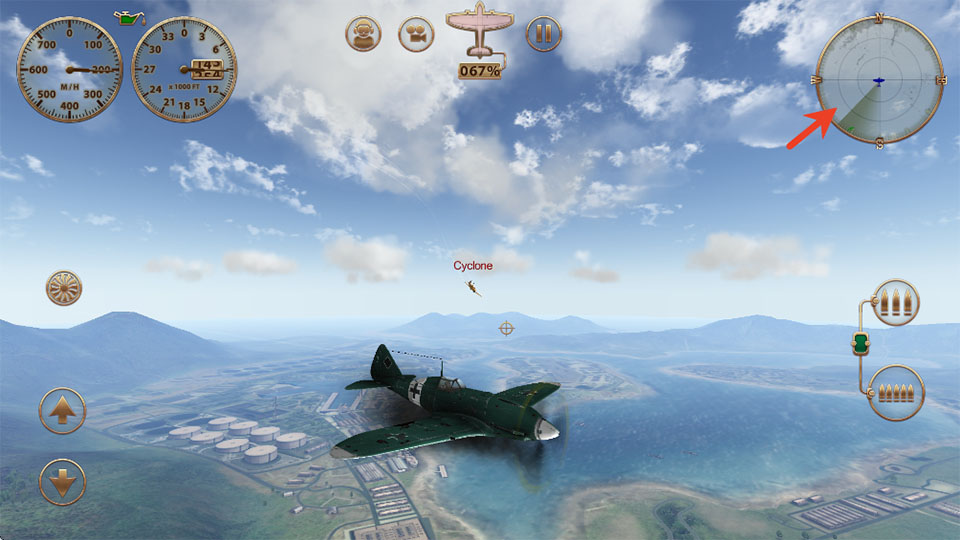Open the pilot headset button
Viewport: 960px width, 540px height.
click(x=363, y=34)
